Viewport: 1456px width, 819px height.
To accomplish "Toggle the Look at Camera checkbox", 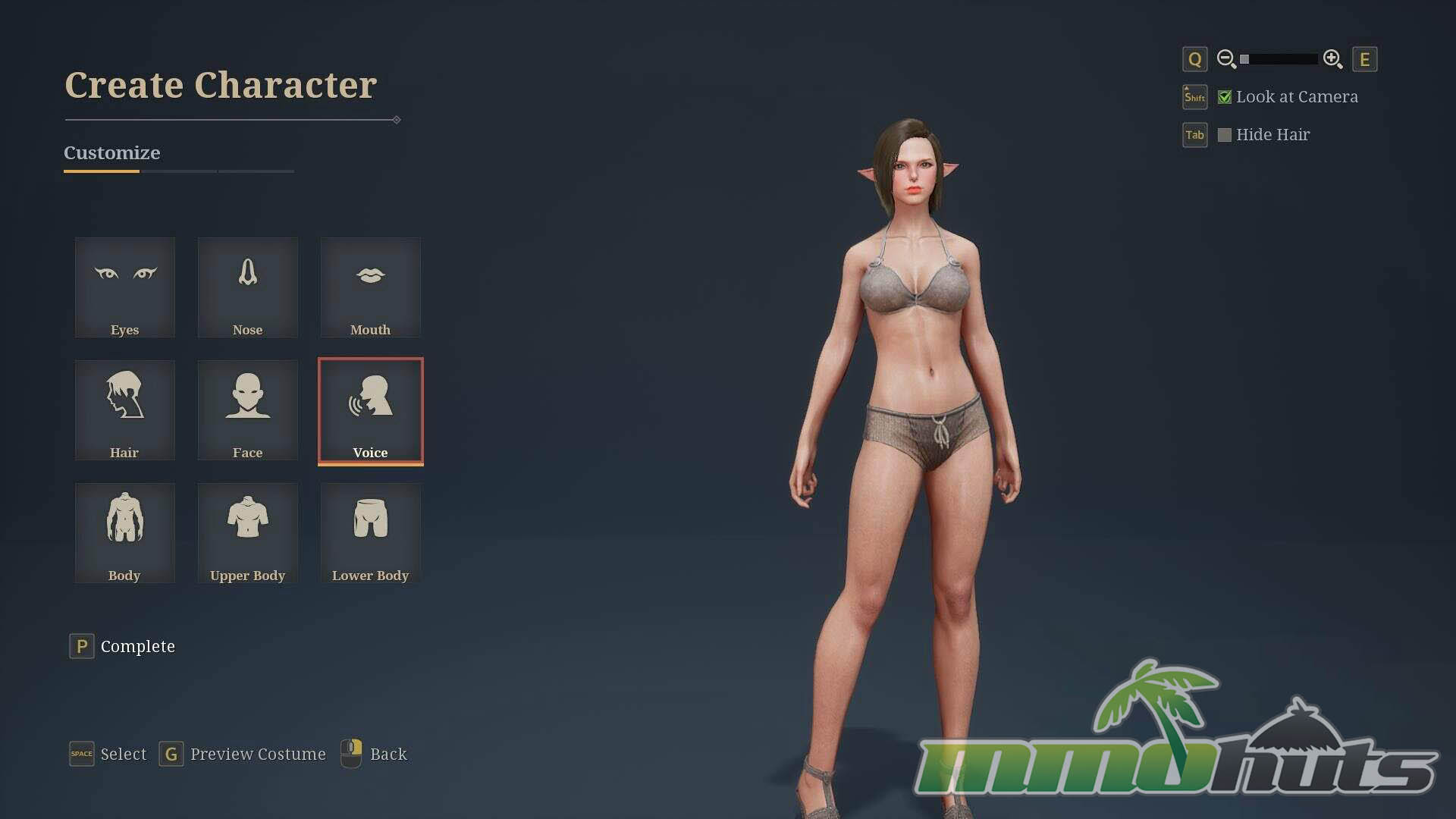I will point(1224,97).
